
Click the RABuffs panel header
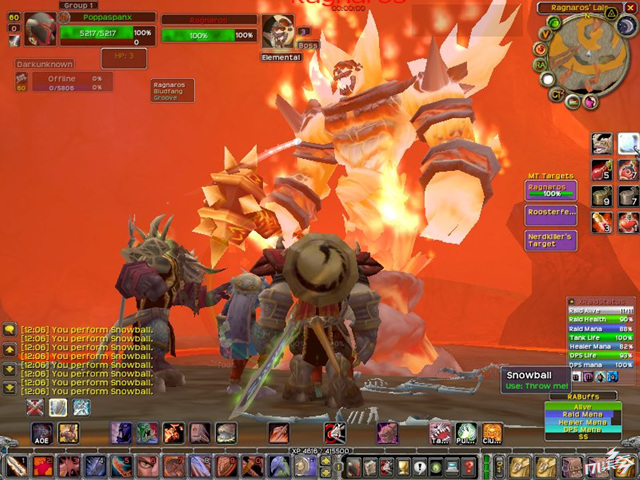click(581, 397)
